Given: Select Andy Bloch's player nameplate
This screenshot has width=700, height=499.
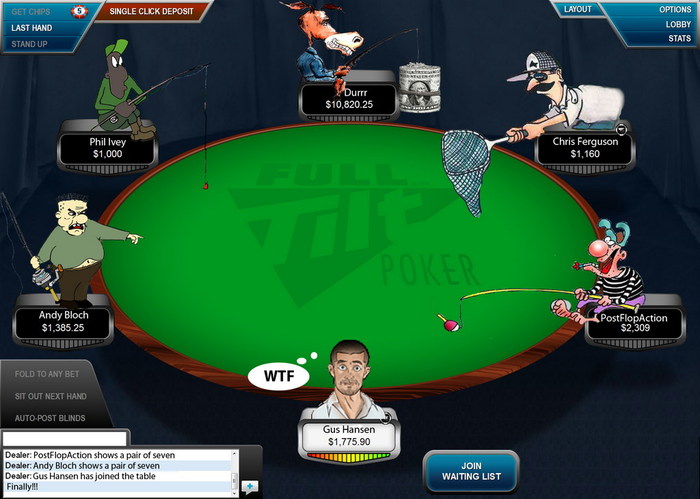Looking at the screenshot, I should [64, 321].
